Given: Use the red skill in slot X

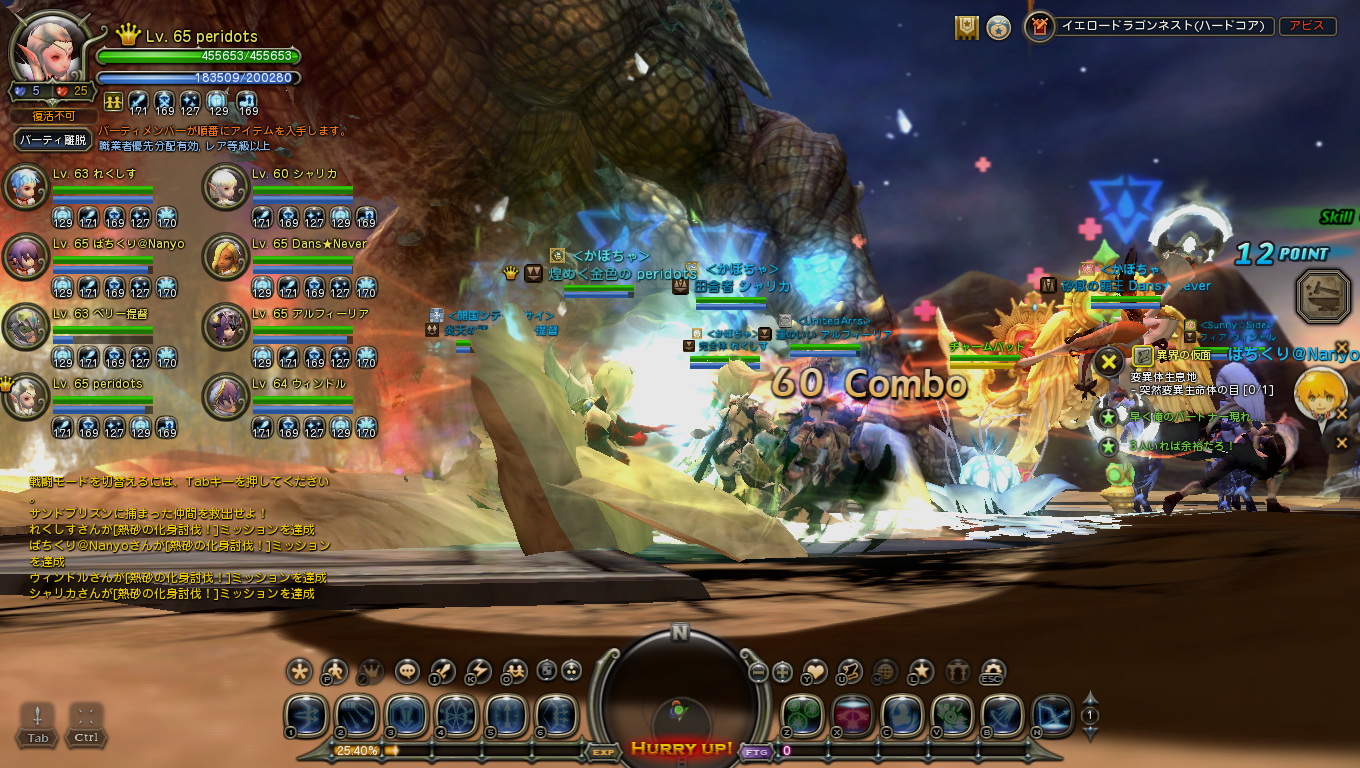Looking at the screenshot, I should (852, 715).
